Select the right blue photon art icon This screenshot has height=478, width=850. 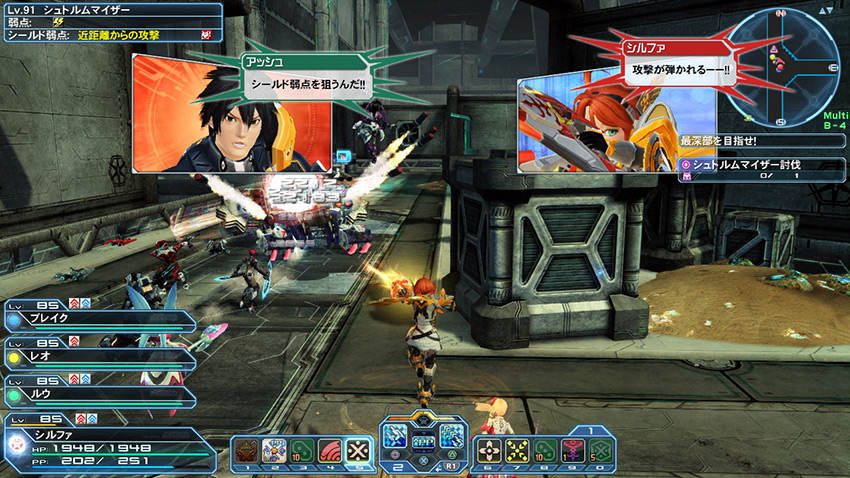(x=452, y=436)
